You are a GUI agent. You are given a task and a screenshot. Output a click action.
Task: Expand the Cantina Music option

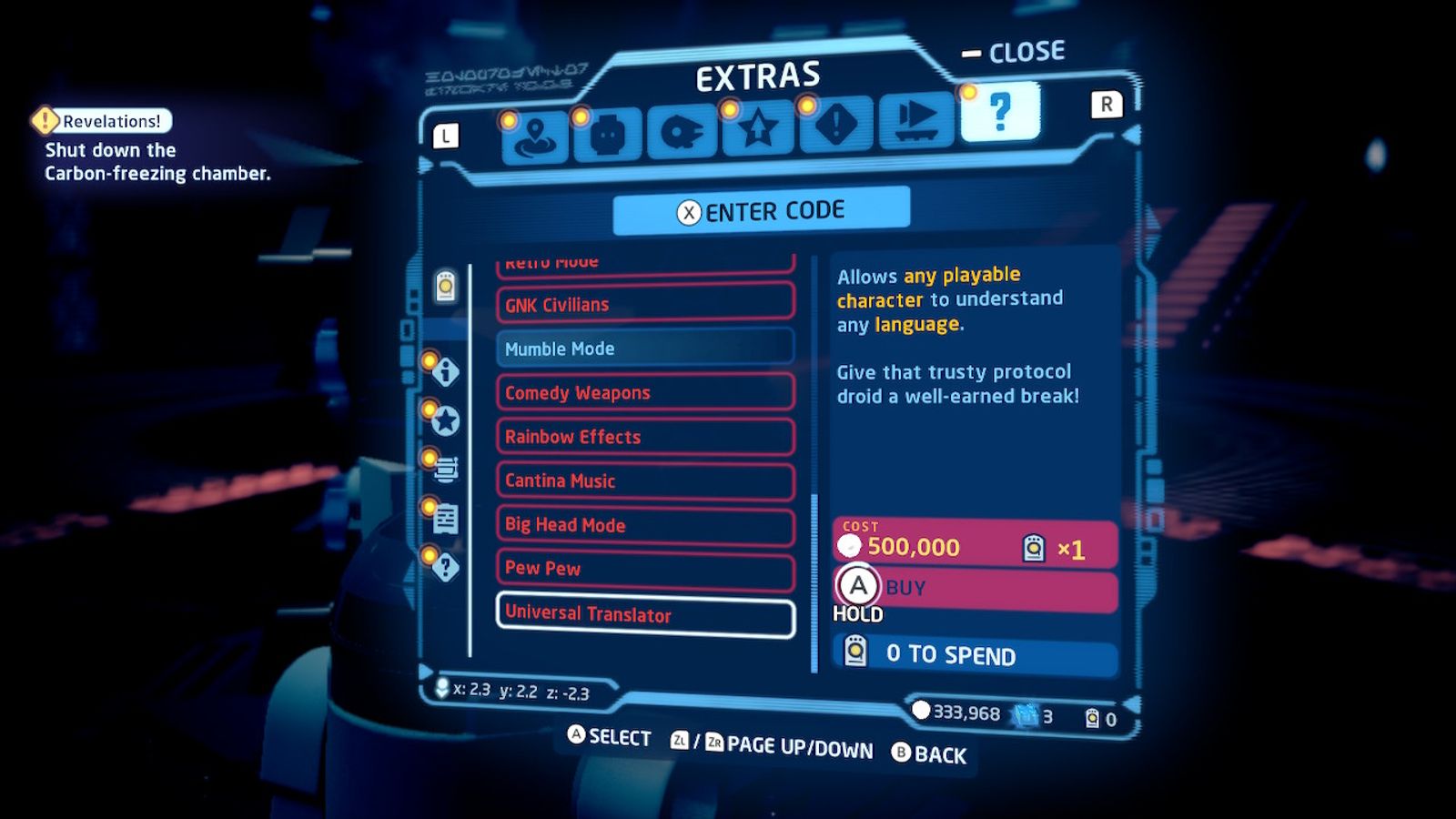point(645,481)
